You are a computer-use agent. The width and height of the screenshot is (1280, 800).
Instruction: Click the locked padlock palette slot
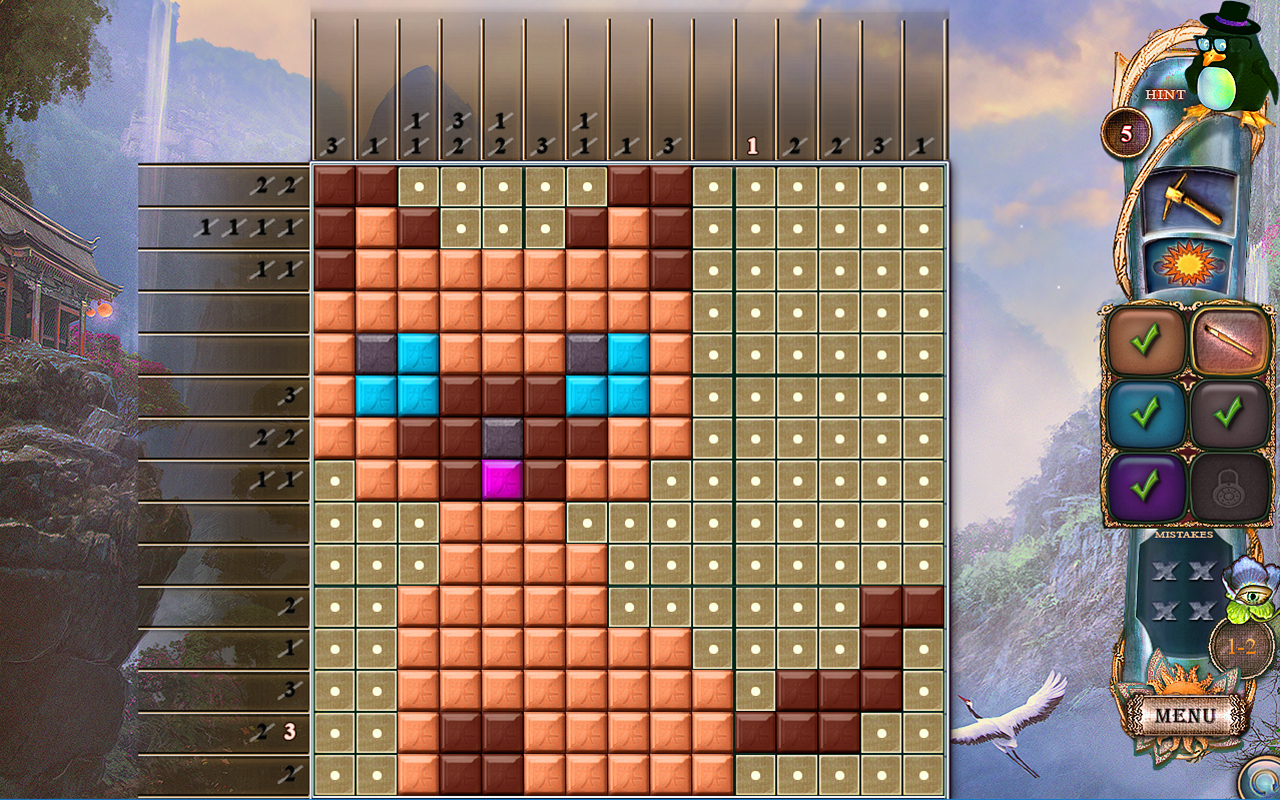1229,486
